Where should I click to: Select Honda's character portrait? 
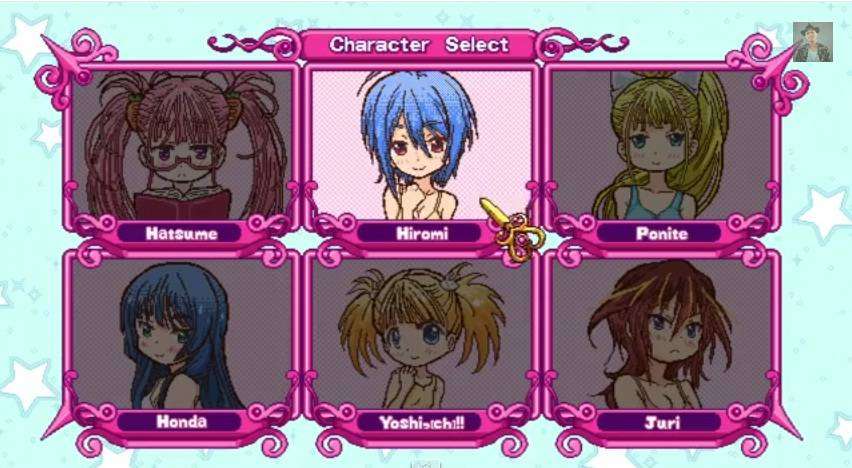(x=181, y=333)
